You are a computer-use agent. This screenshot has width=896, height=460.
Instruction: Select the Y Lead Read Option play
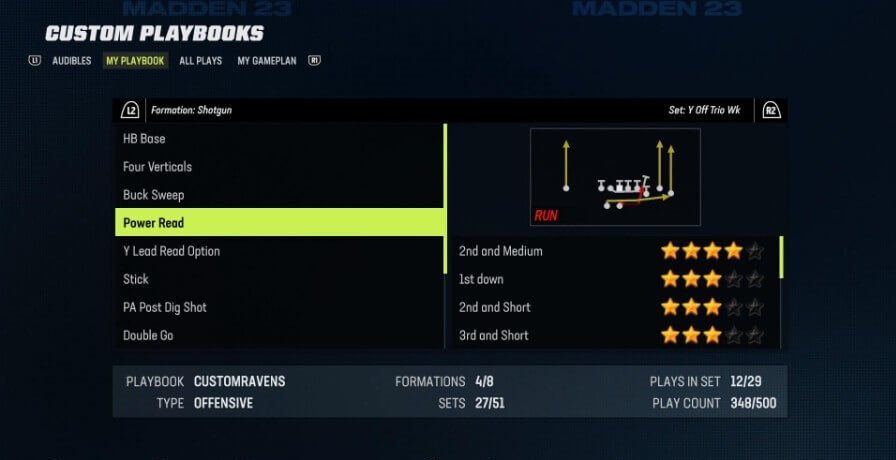[x=279, y=251]
